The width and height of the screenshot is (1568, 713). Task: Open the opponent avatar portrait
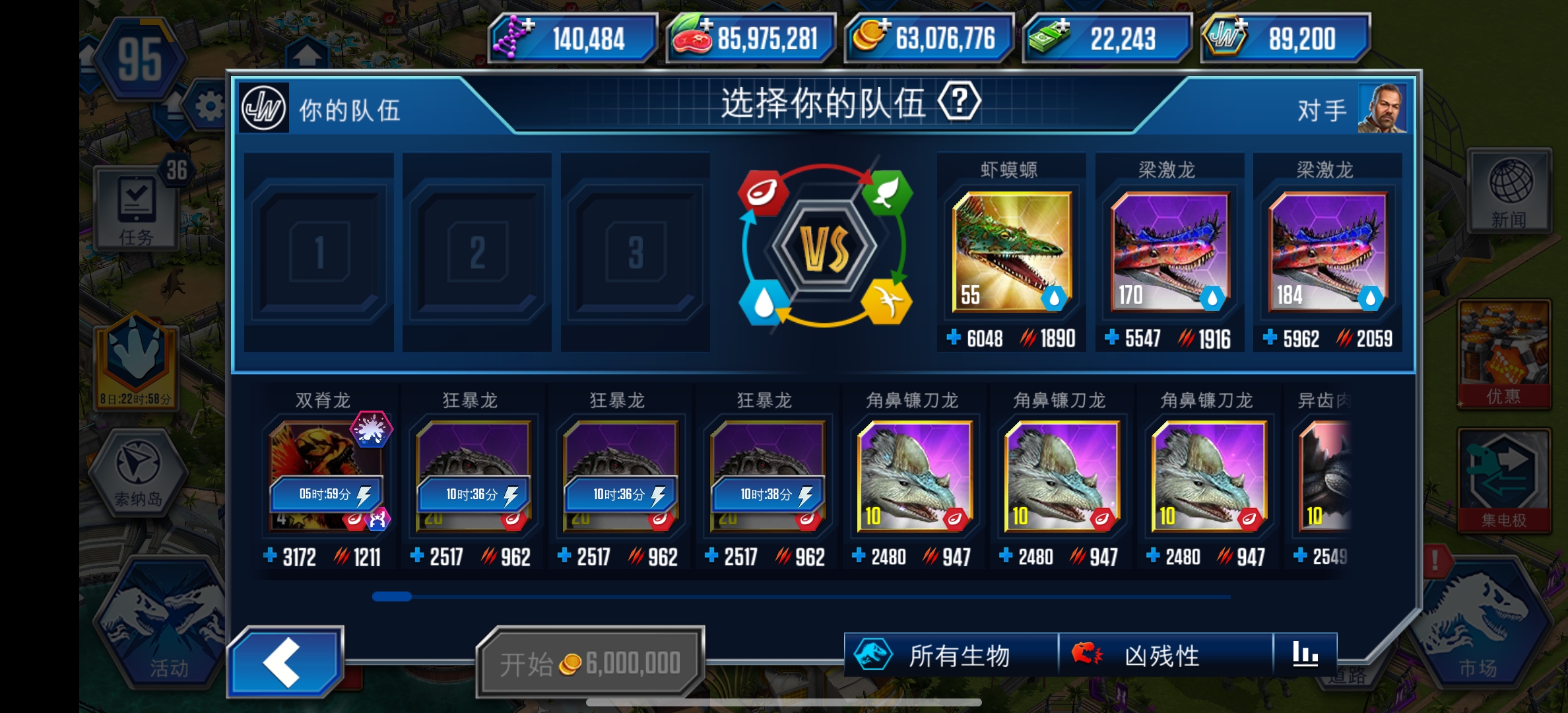coord(1383,108)
